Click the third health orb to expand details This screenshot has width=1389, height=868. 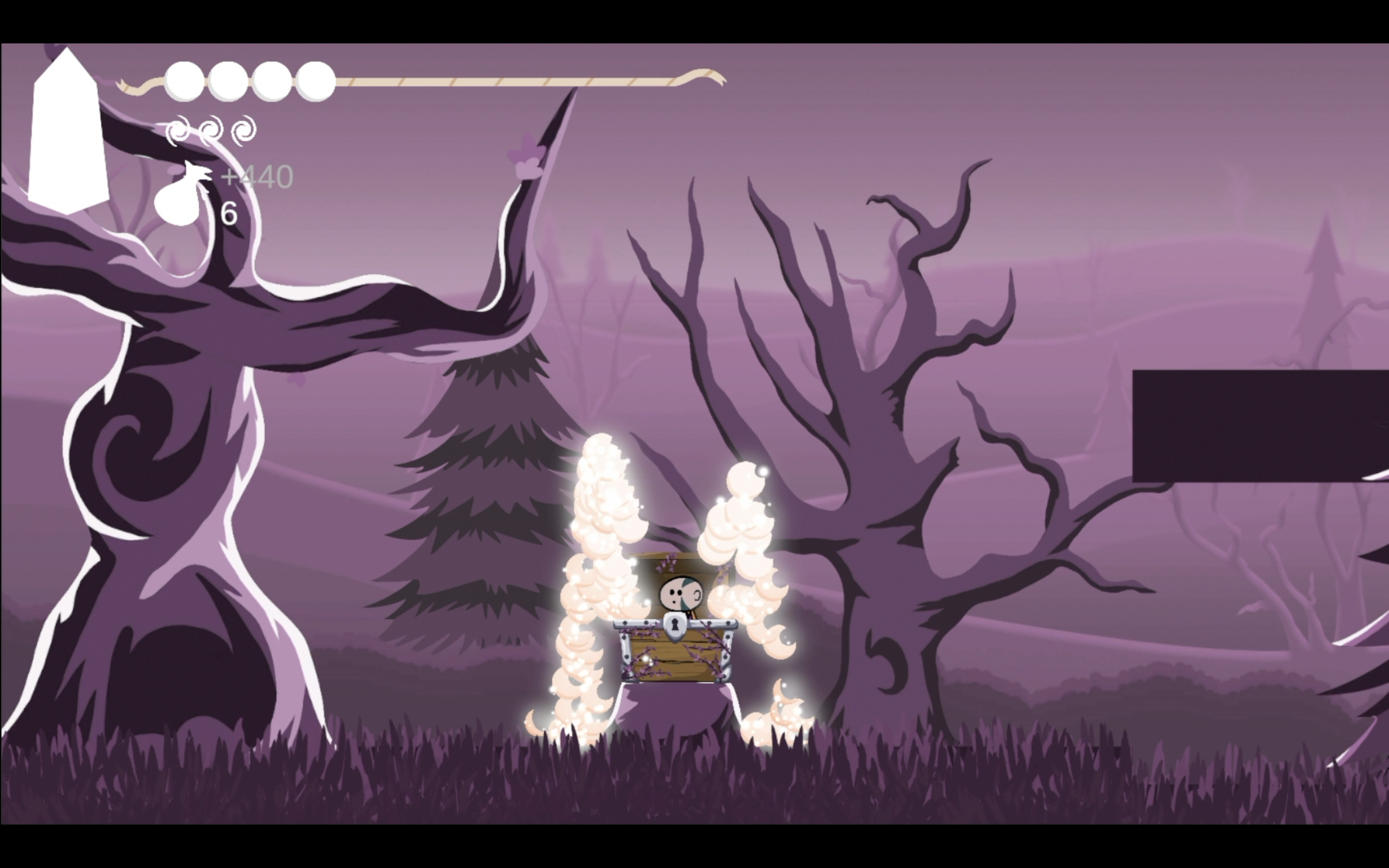click(271, 81)
